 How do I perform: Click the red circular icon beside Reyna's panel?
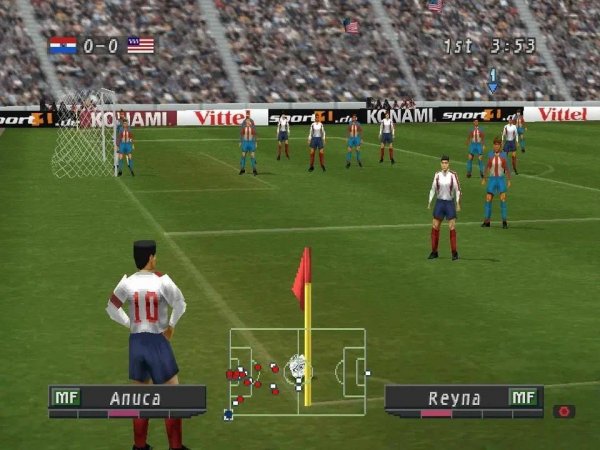pos(564,410)
